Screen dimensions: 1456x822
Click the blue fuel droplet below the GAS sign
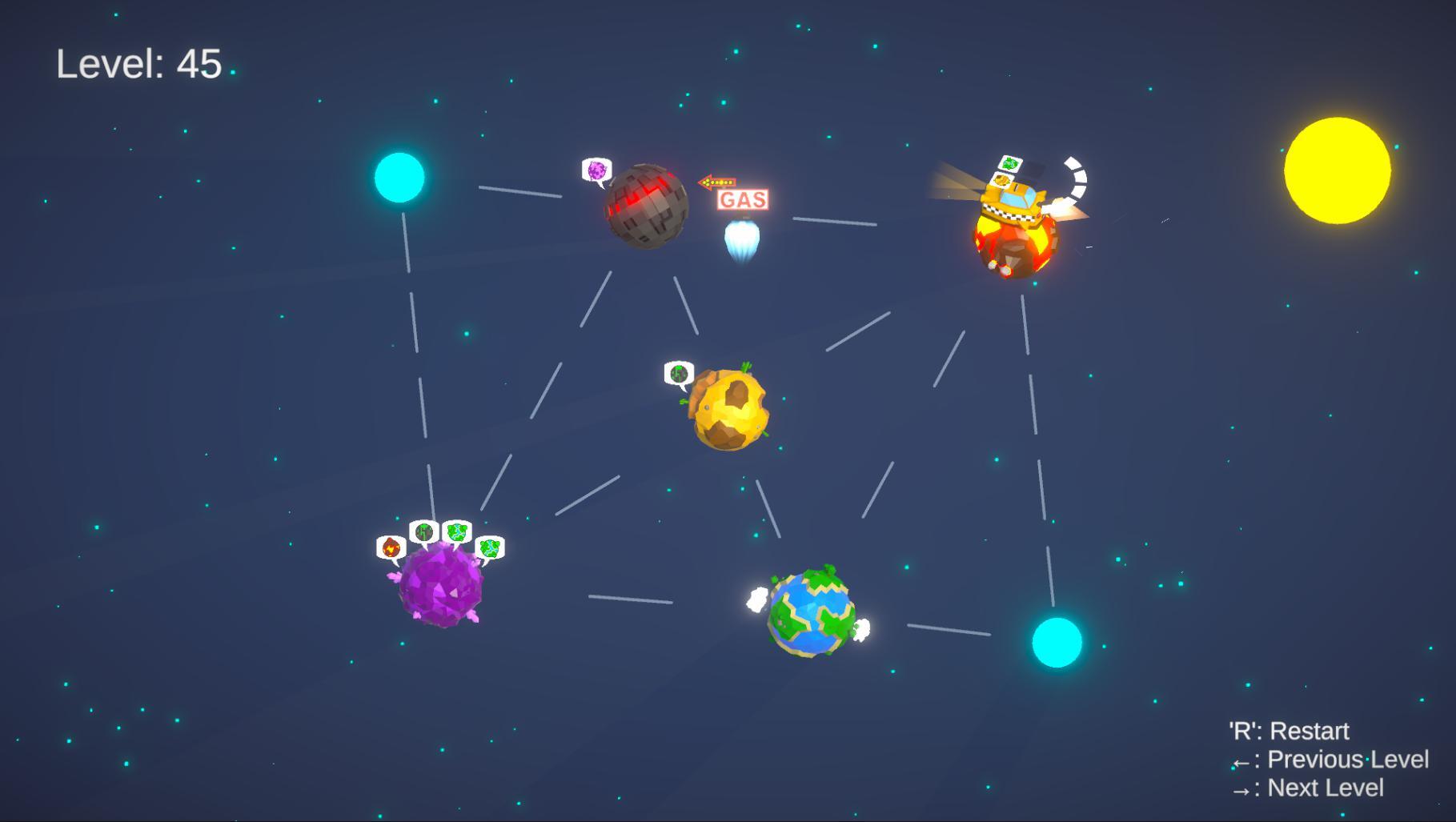743,240
